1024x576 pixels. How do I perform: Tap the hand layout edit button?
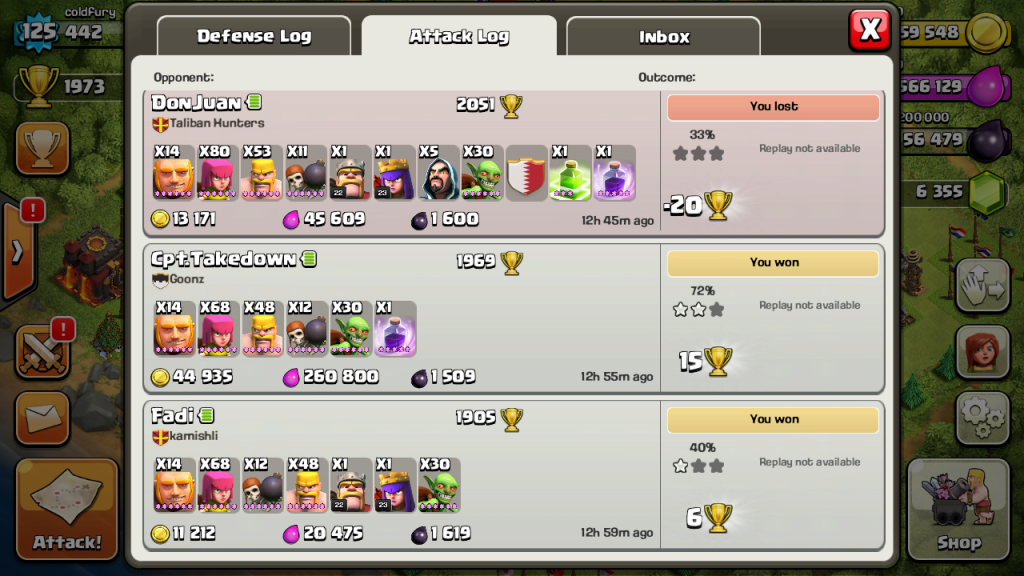[x=982, y=286]
